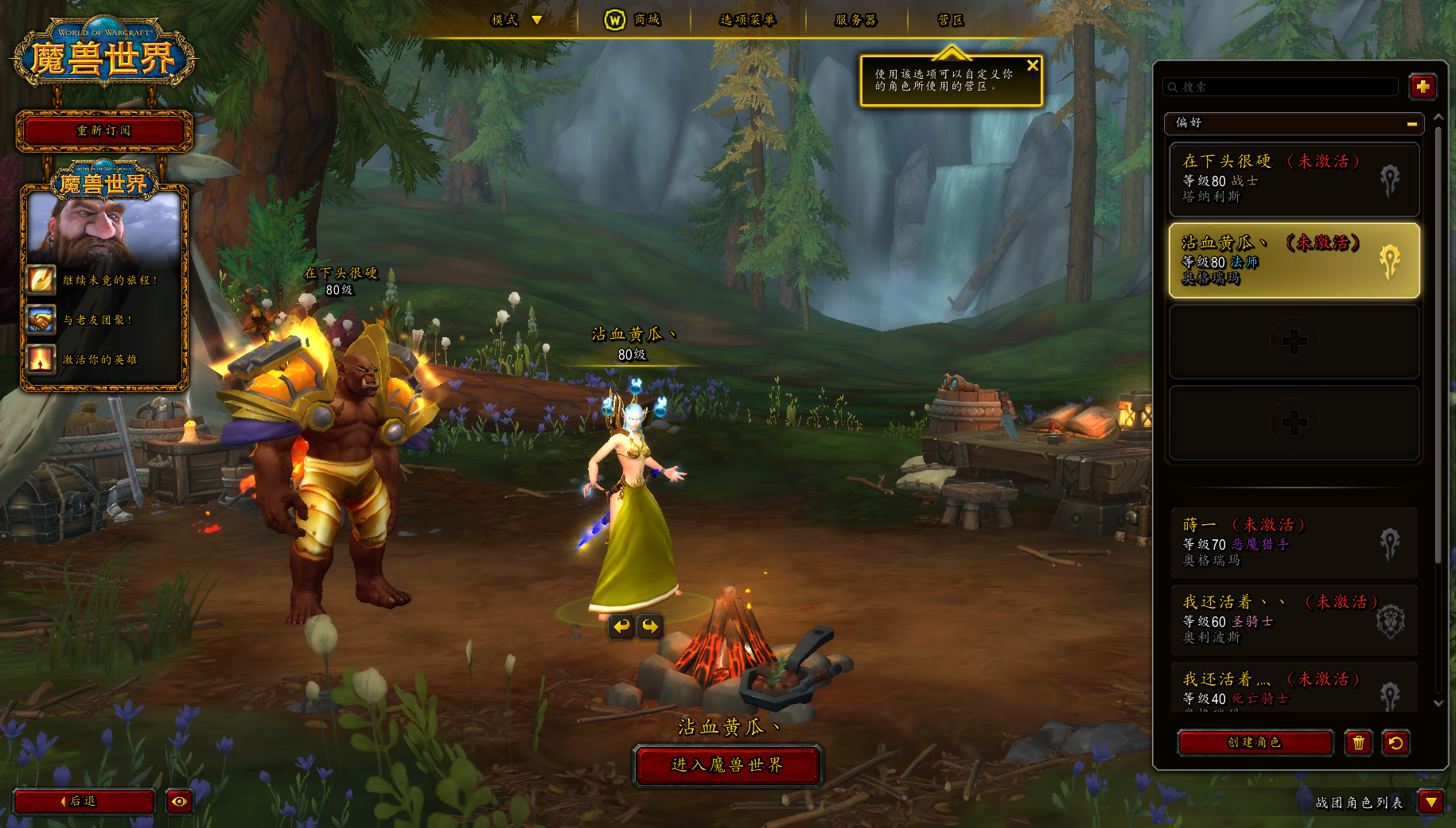Image resolution: width=1456 pixels, height=828 pixels.
Task: Click 进入魔兽世界 to enter the world
Action: click(727, 765)
